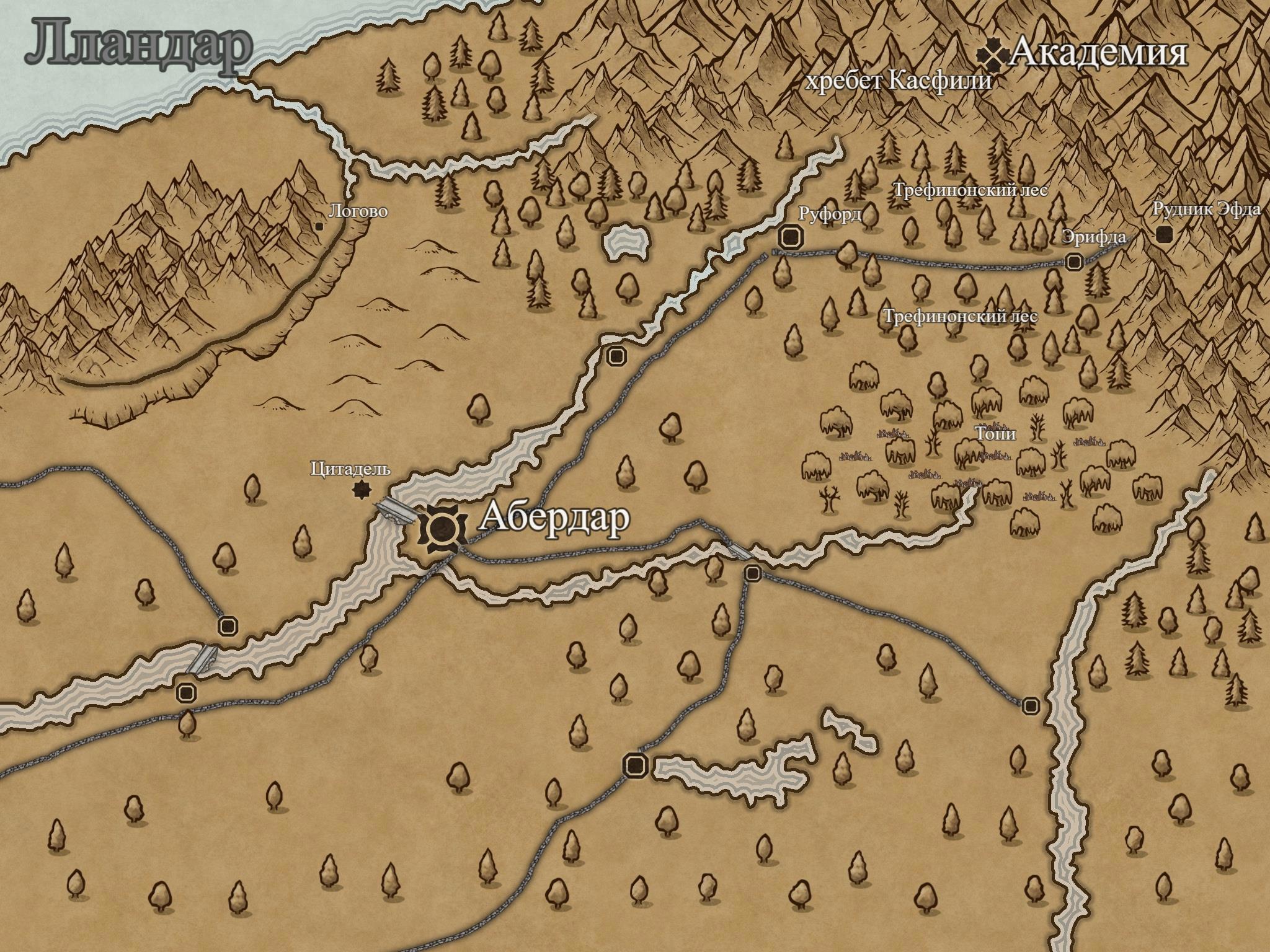Viewport: 1270px width, 952px height.
Task: Choose the Руфорд town marker
Action: 790,237
